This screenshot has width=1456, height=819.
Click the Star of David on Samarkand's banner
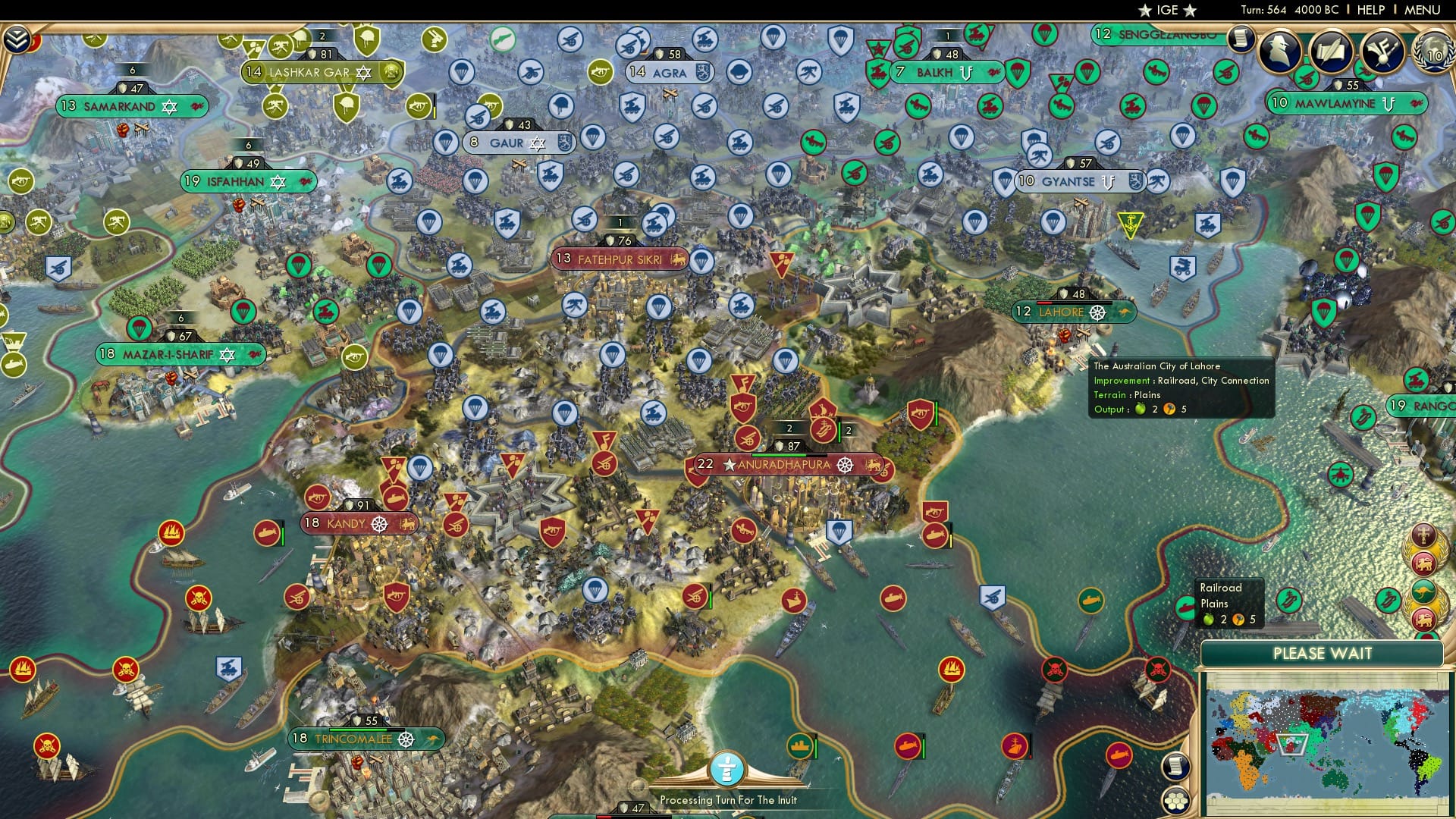(x=171, y=107)
